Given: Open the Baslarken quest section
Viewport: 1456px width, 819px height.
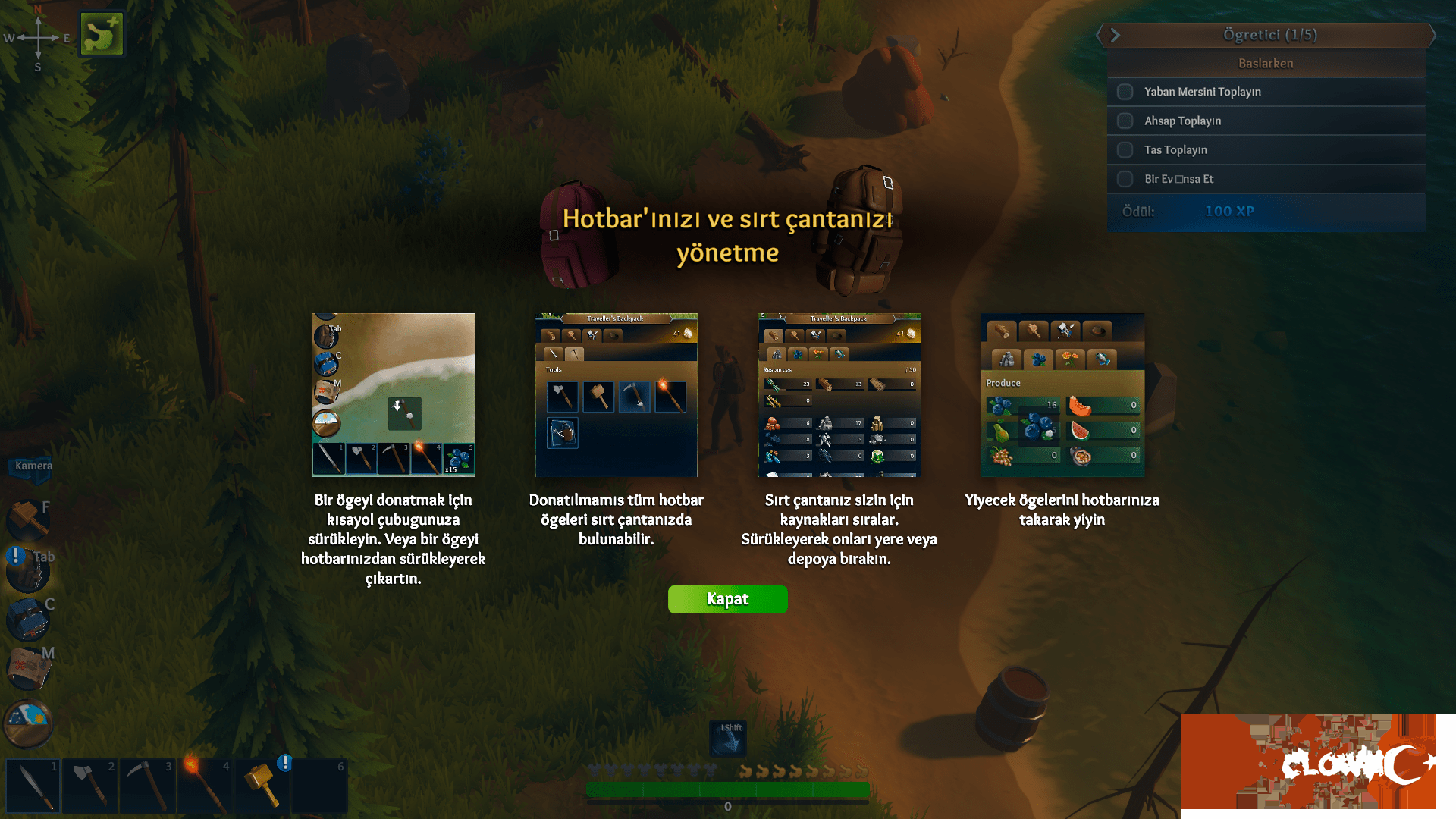Looking at the screenshot, I should [x=1265, y=63].
